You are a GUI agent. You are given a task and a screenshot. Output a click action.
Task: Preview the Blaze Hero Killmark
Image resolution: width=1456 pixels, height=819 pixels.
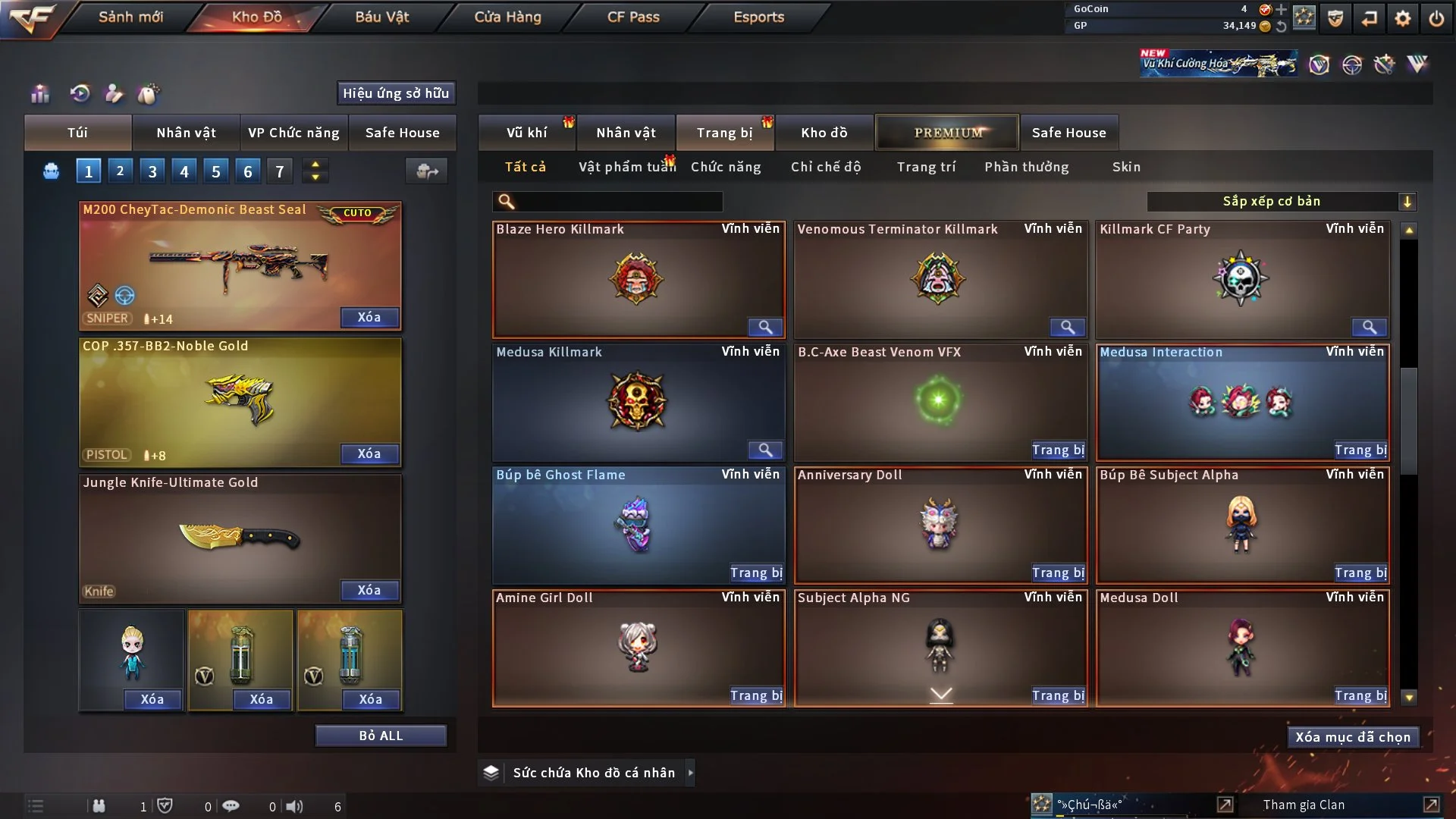click(765, 327)
